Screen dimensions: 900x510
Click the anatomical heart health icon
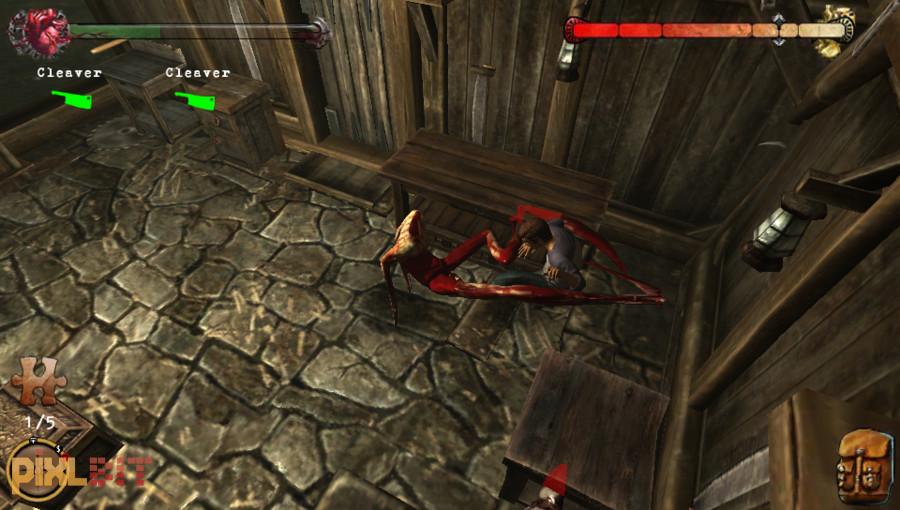[37, 32]
